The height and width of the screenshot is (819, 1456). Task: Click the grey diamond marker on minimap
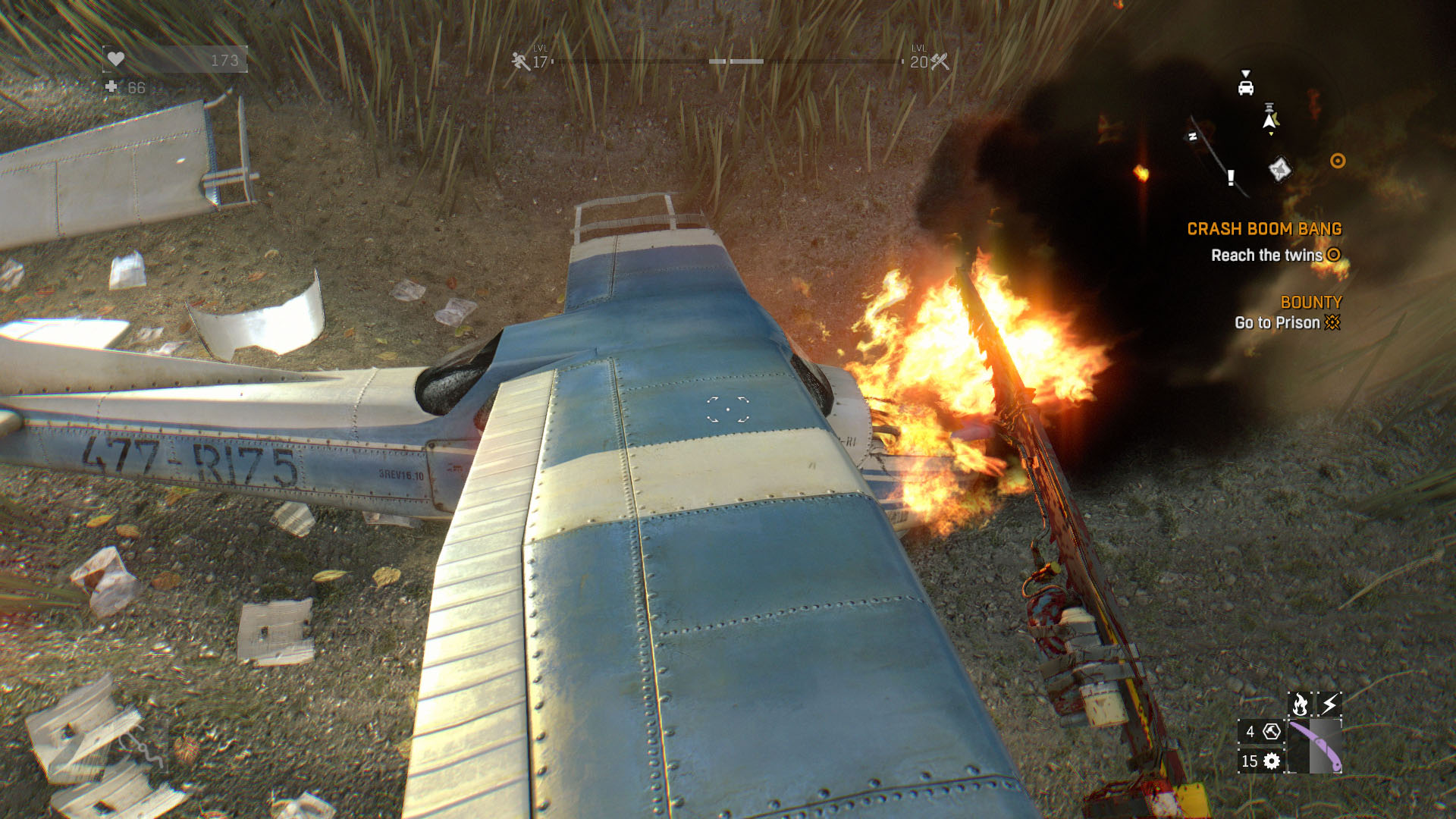click(1279, 168)
